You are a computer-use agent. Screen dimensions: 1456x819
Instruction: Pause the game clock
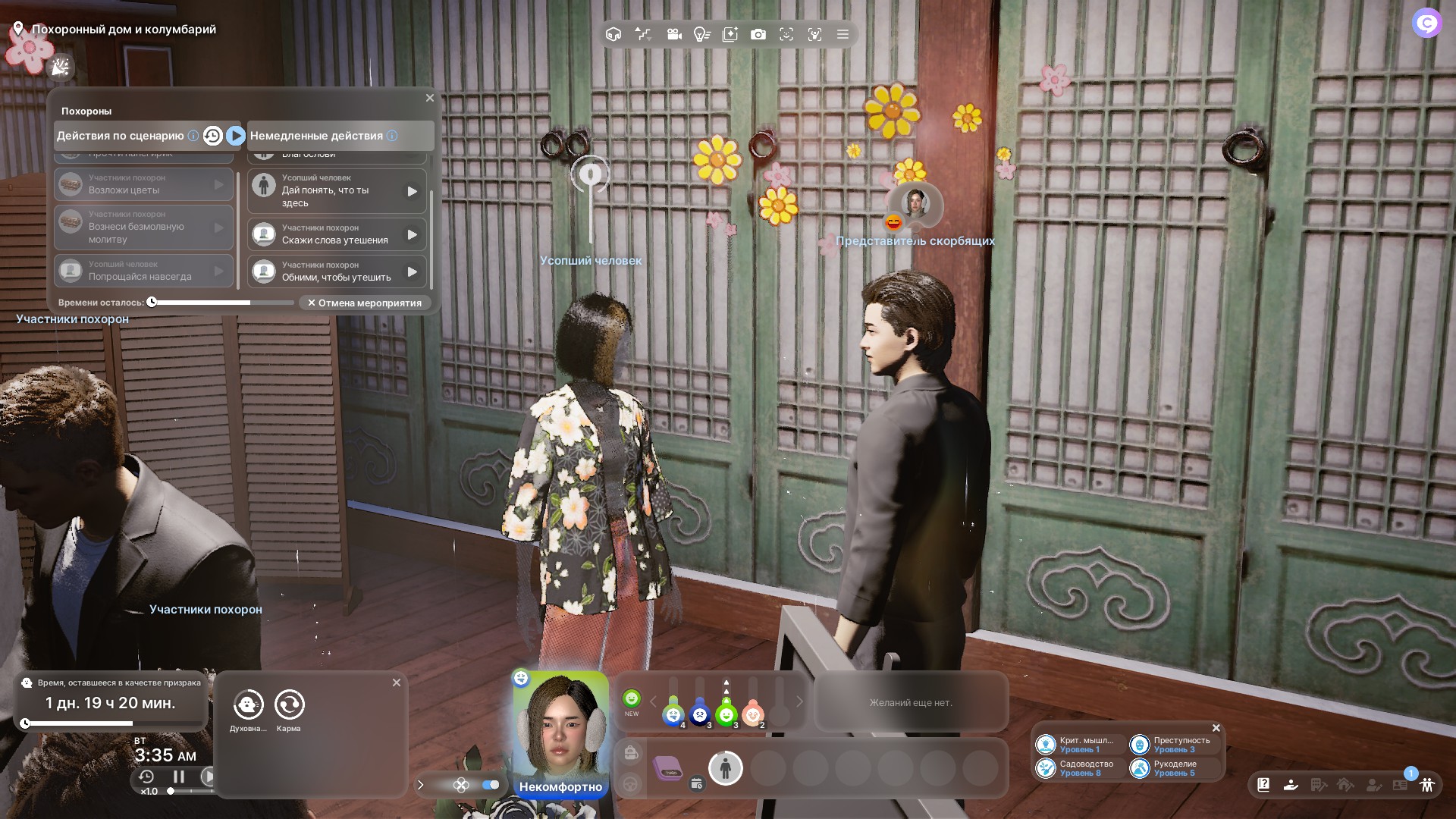tap(179, 777)
